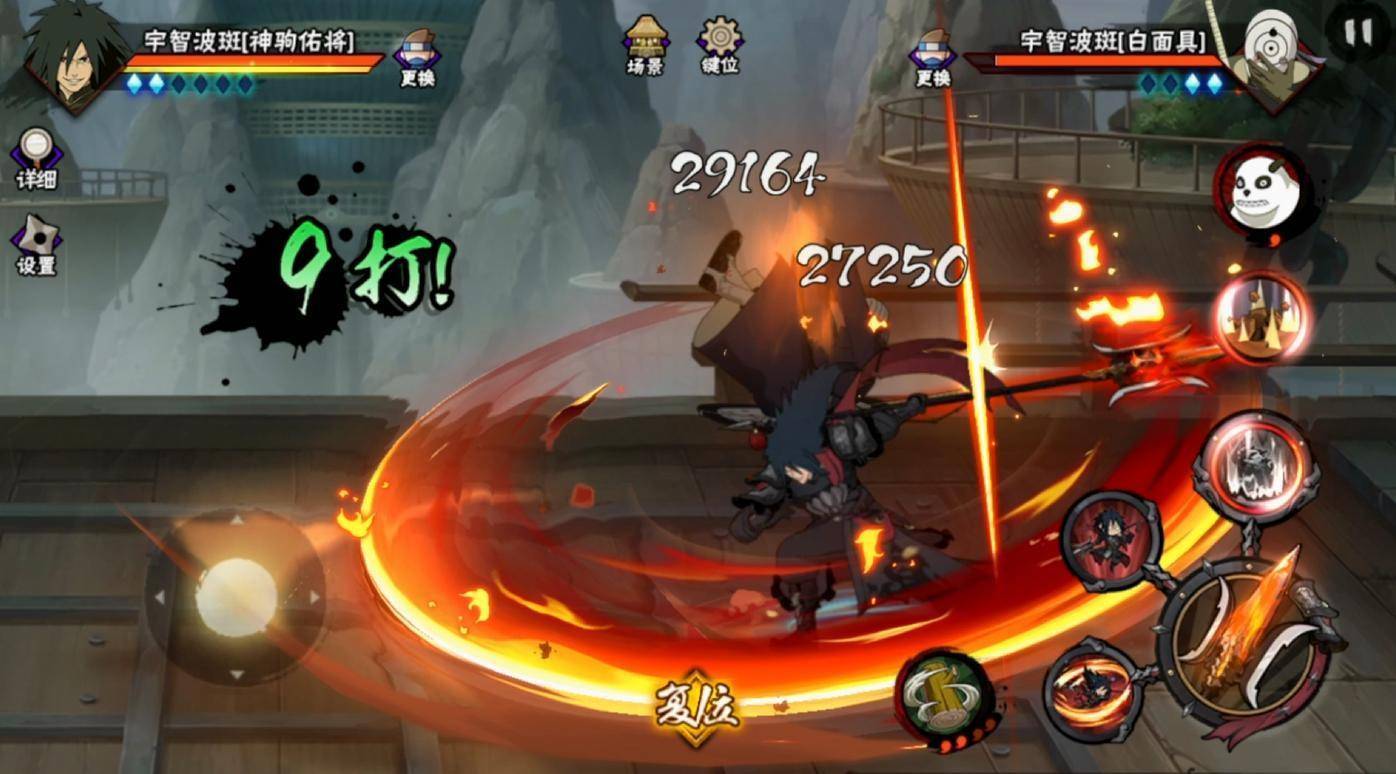The image size is (1396, 774).
Task: Pause the match
Action: [1358, 33]
